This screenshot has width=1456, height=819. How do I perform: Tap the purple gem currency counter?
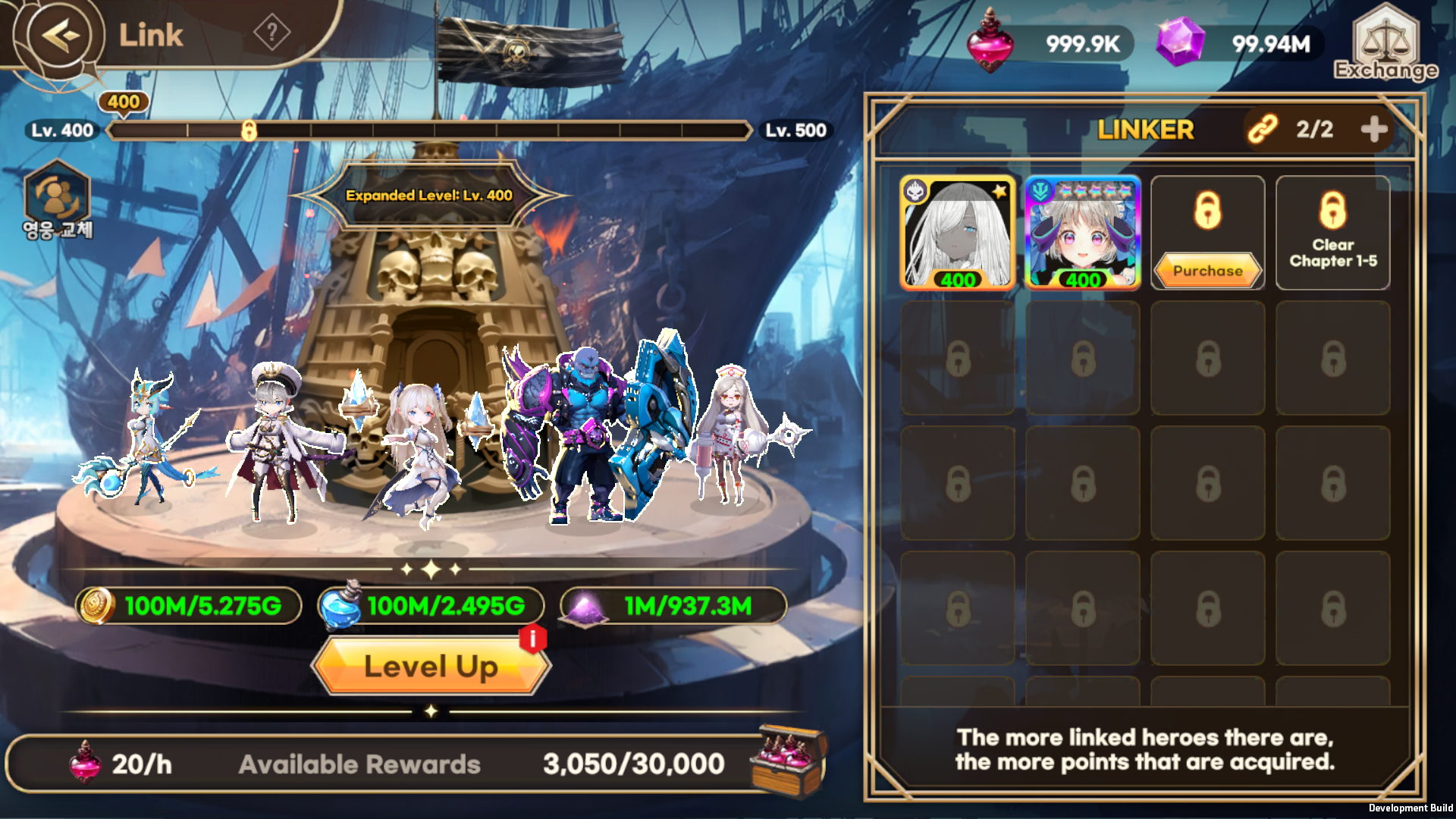[x=1239, y=43]
